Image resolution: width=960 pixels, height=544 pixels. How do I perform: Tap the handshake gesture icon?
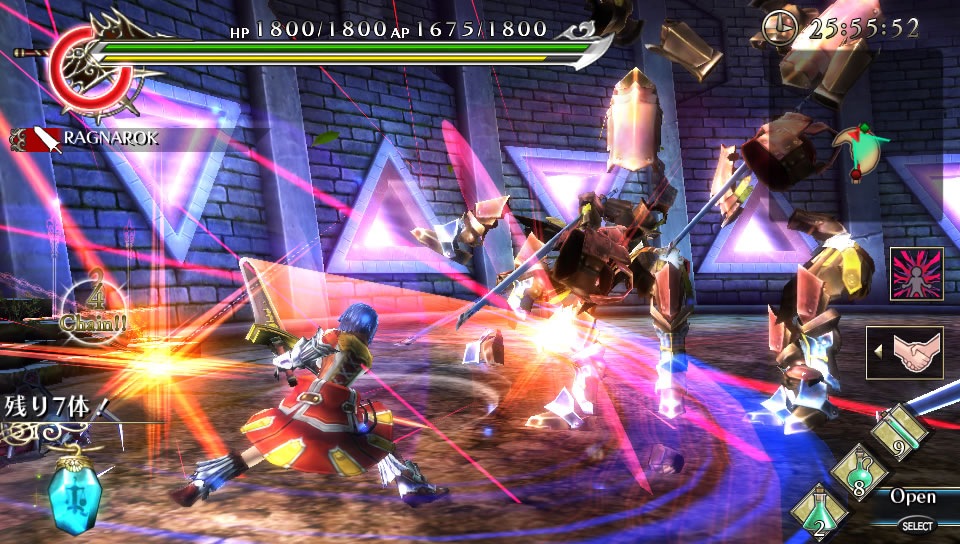point(908,353)
